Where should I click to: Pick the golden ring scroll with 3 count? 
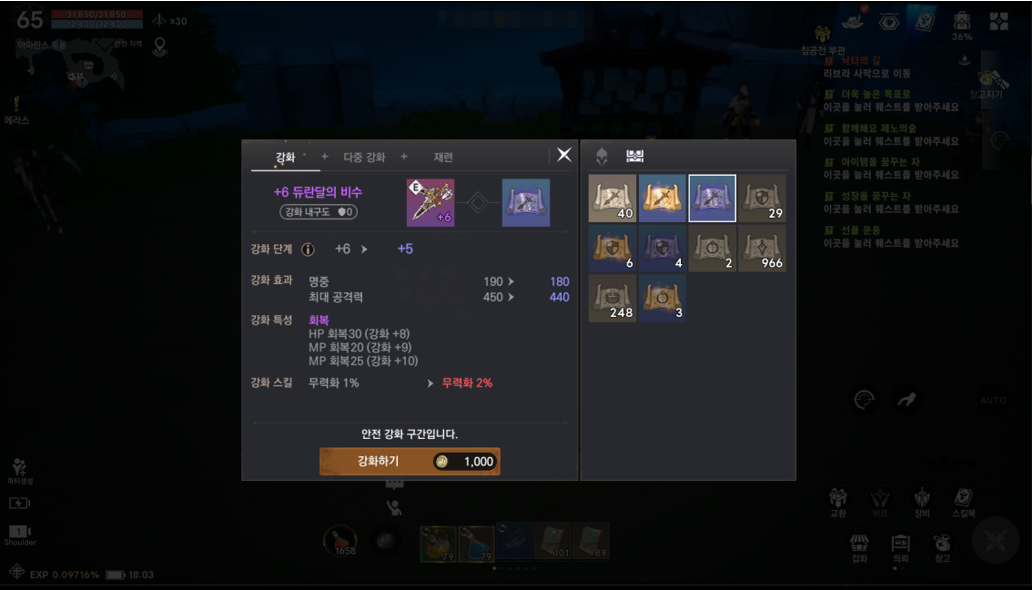click(x=662, y=298)
